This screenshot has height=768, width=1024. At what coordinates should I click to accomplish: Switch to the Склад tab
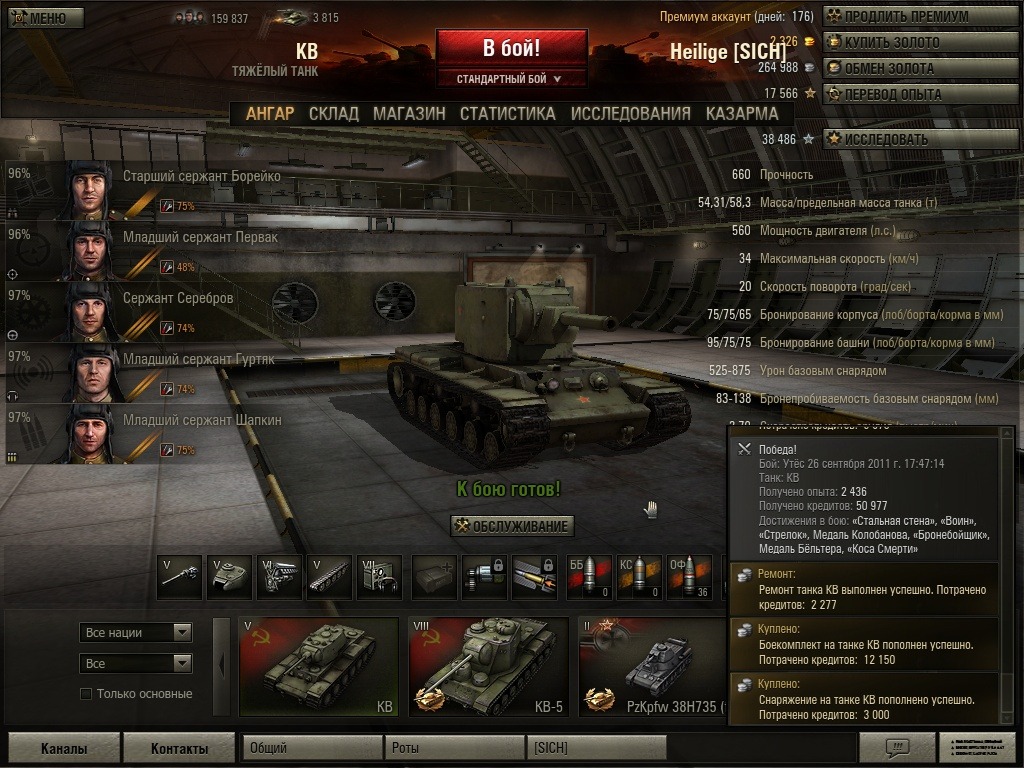333,114
